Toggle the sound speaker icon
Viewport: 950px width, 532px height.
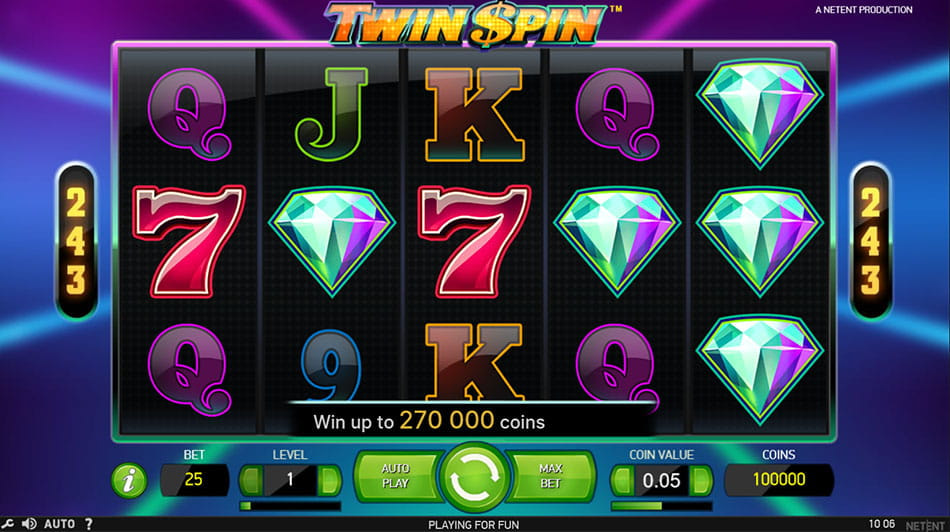[28, 523]
